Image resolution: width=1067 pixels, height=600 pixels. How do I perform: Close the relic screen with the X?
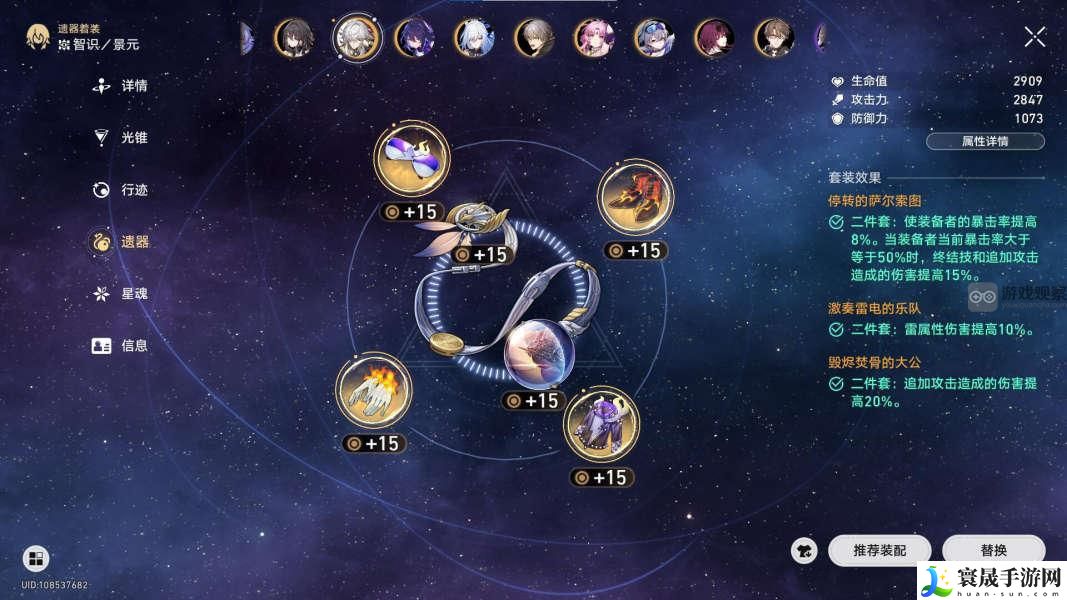(x=1035, y=38)
